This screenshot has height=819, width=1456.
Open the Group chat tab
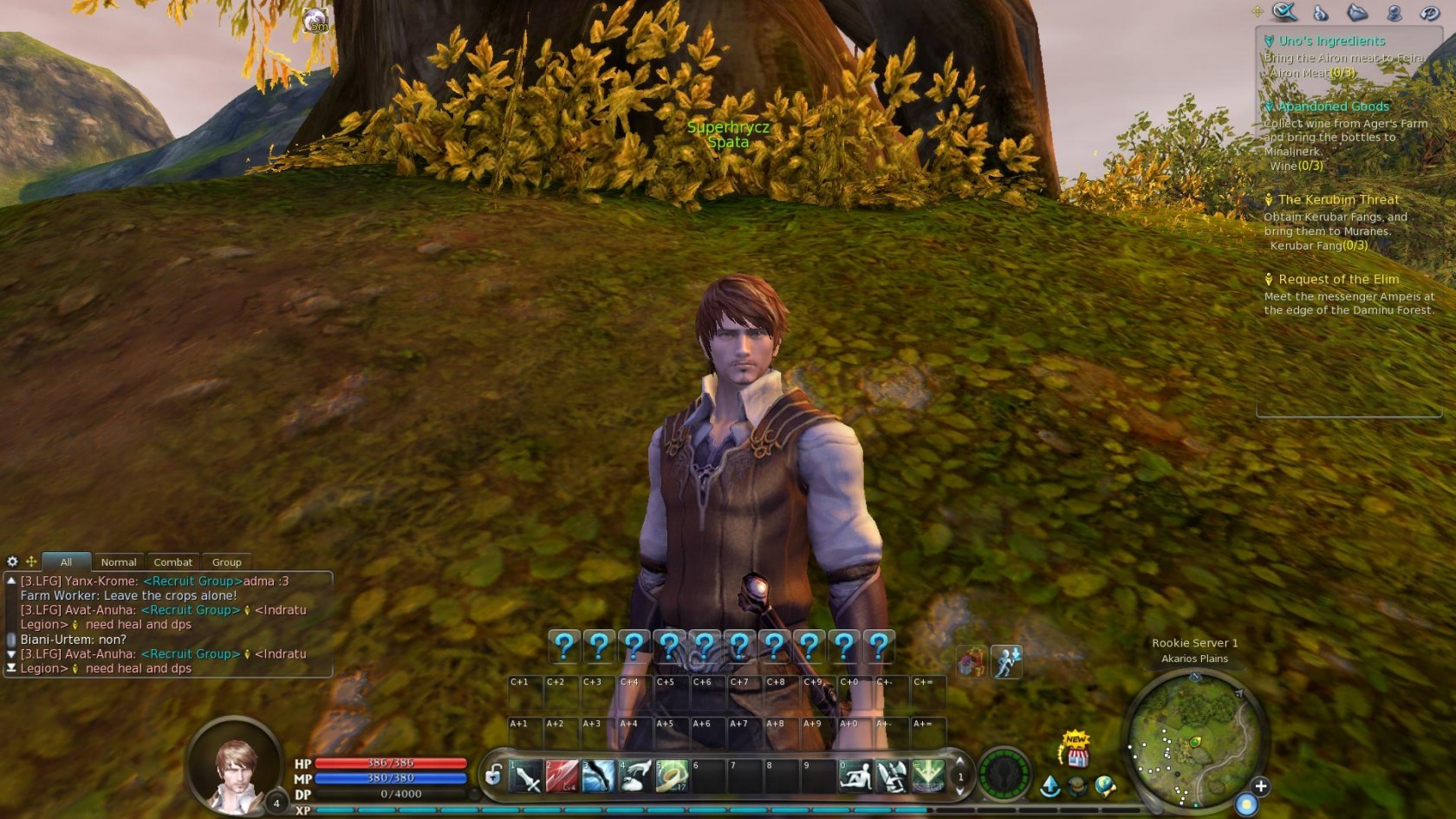[x=226, y=562]
